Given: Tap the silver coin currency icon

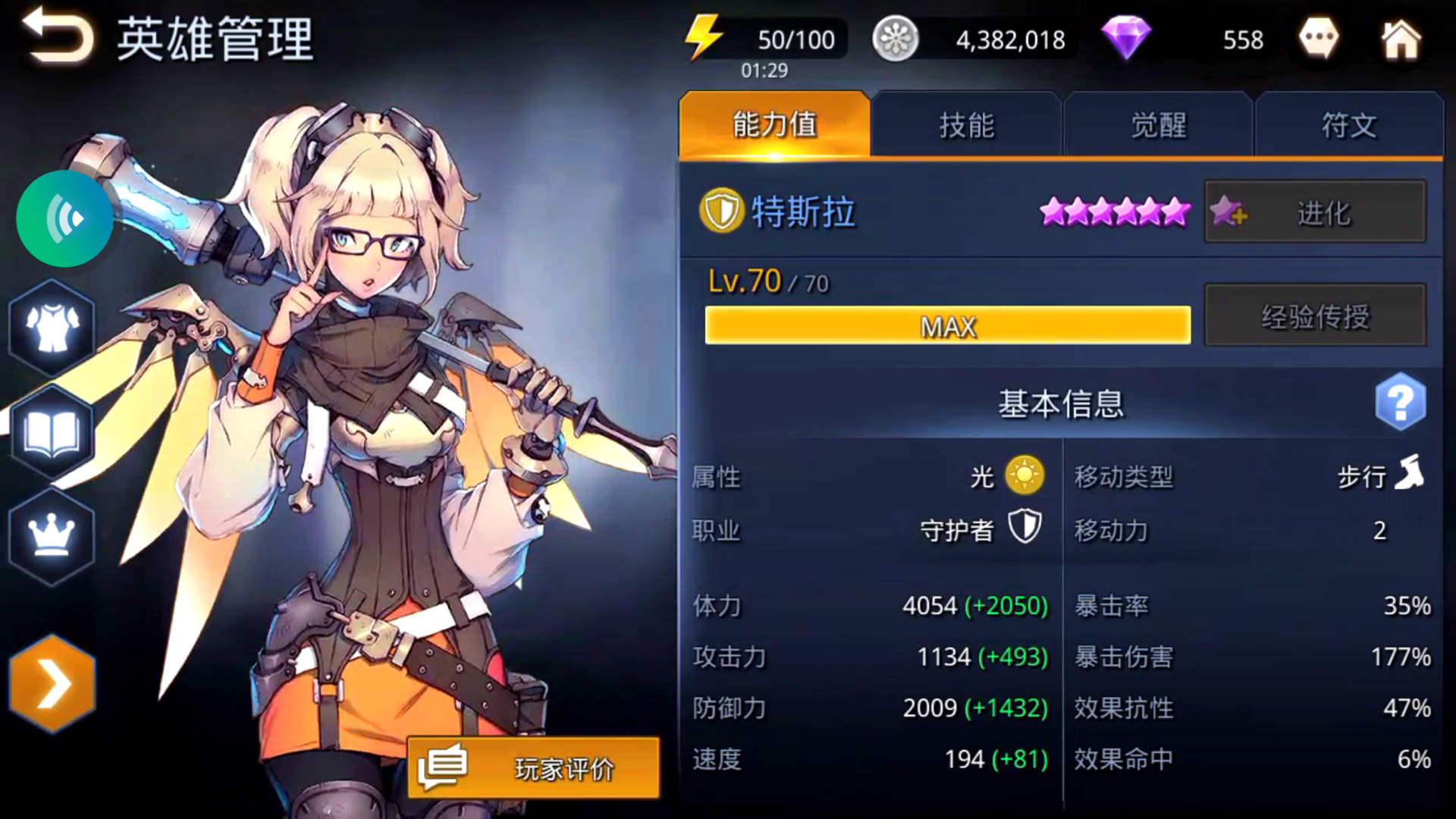Looking at the screenshot, I should pos(896,39).
